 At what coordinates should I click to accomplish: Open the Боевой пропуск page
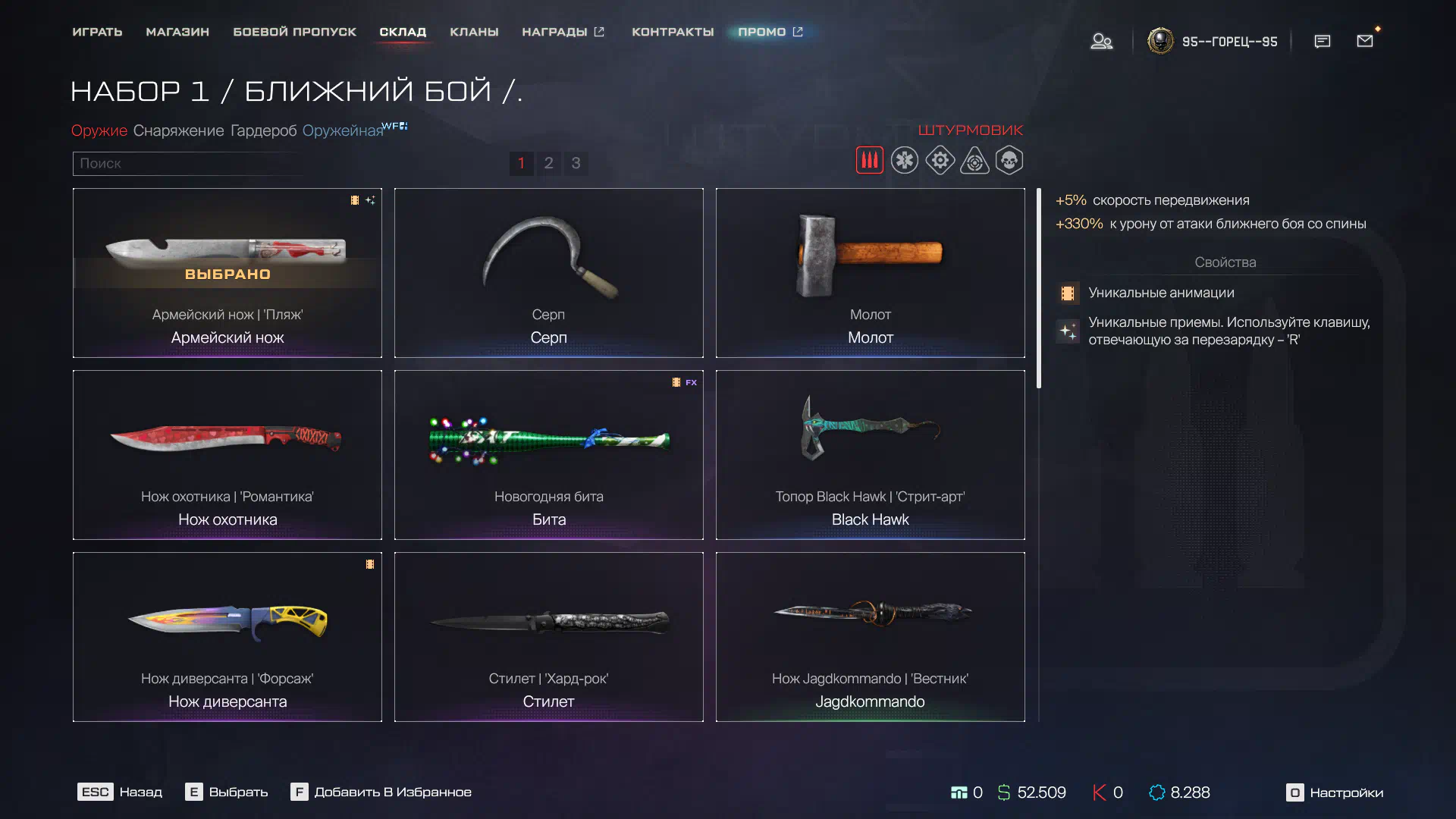[294, 32]
